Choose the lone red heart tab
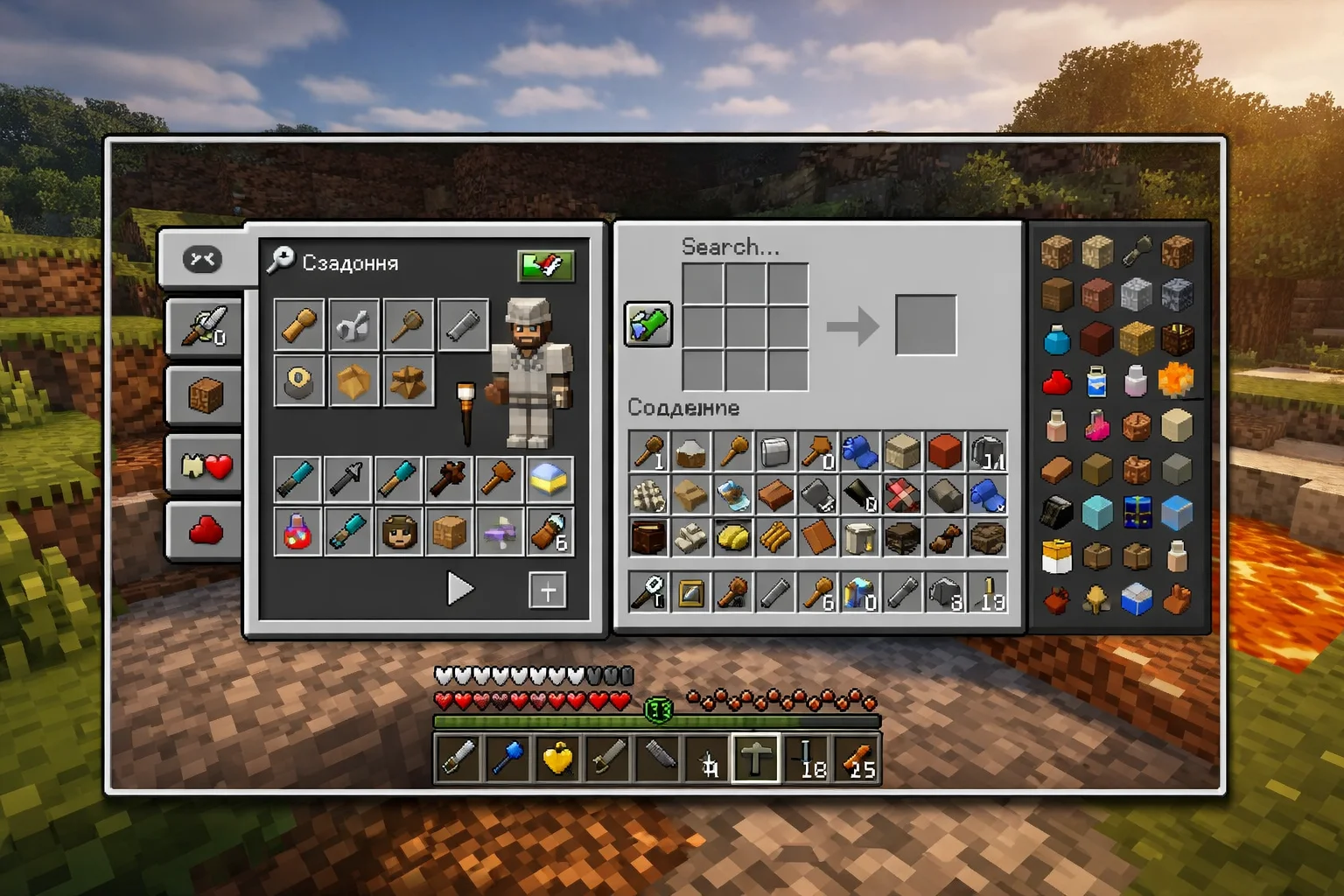The width and height of the screenshot is (1344, 896). coord(205,531)
